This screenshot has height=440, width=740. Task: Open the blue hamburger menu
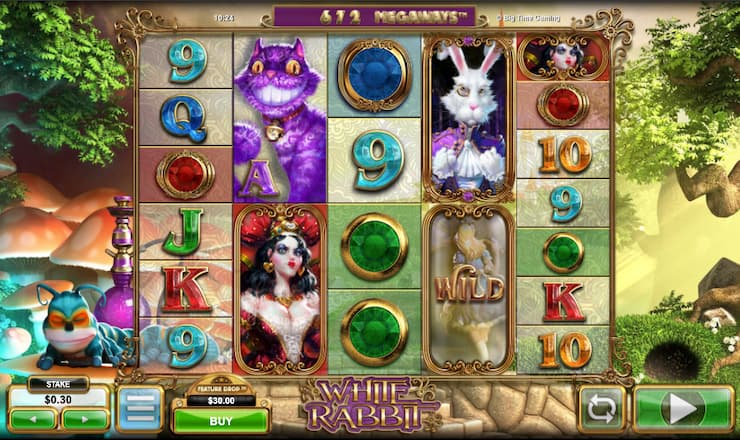tap(139, 409)
